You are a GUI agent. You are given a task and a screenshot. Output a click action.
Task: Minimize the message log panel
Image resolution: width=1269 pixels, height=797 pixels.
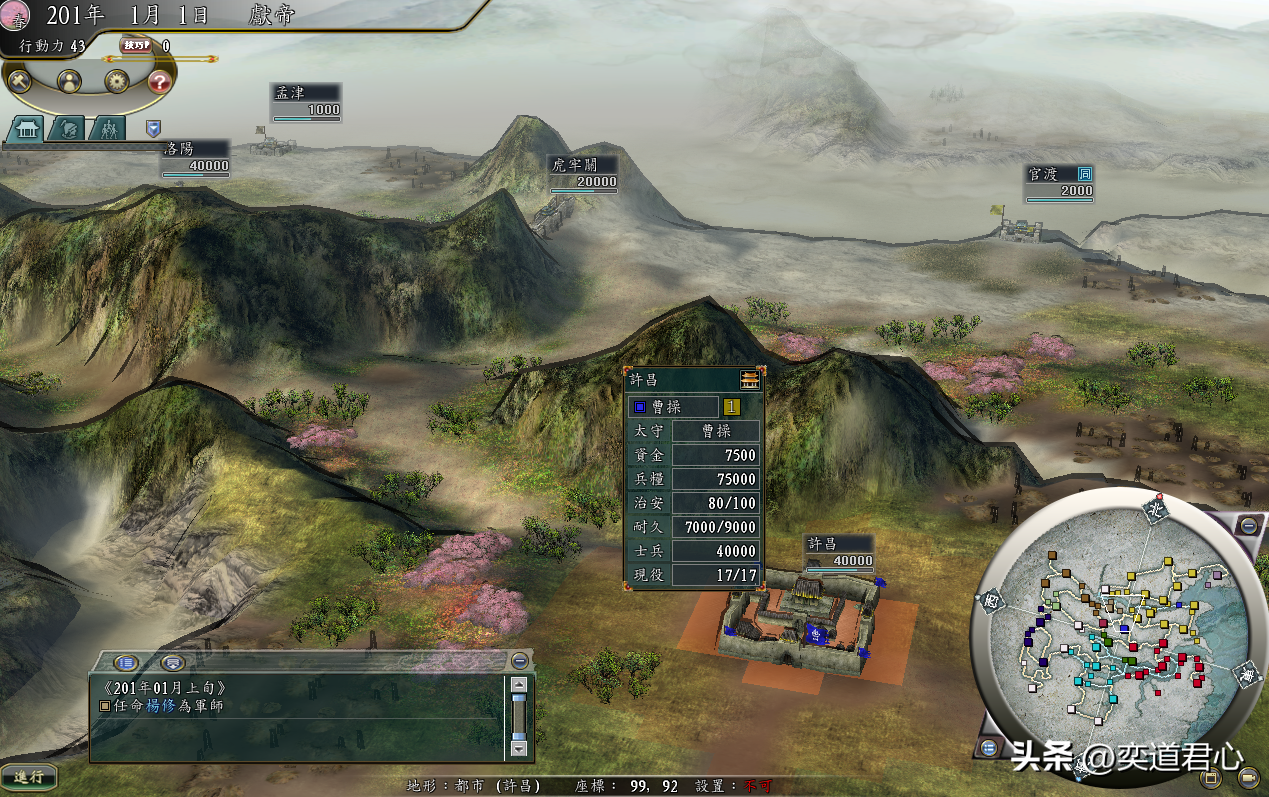pos(519,661)
